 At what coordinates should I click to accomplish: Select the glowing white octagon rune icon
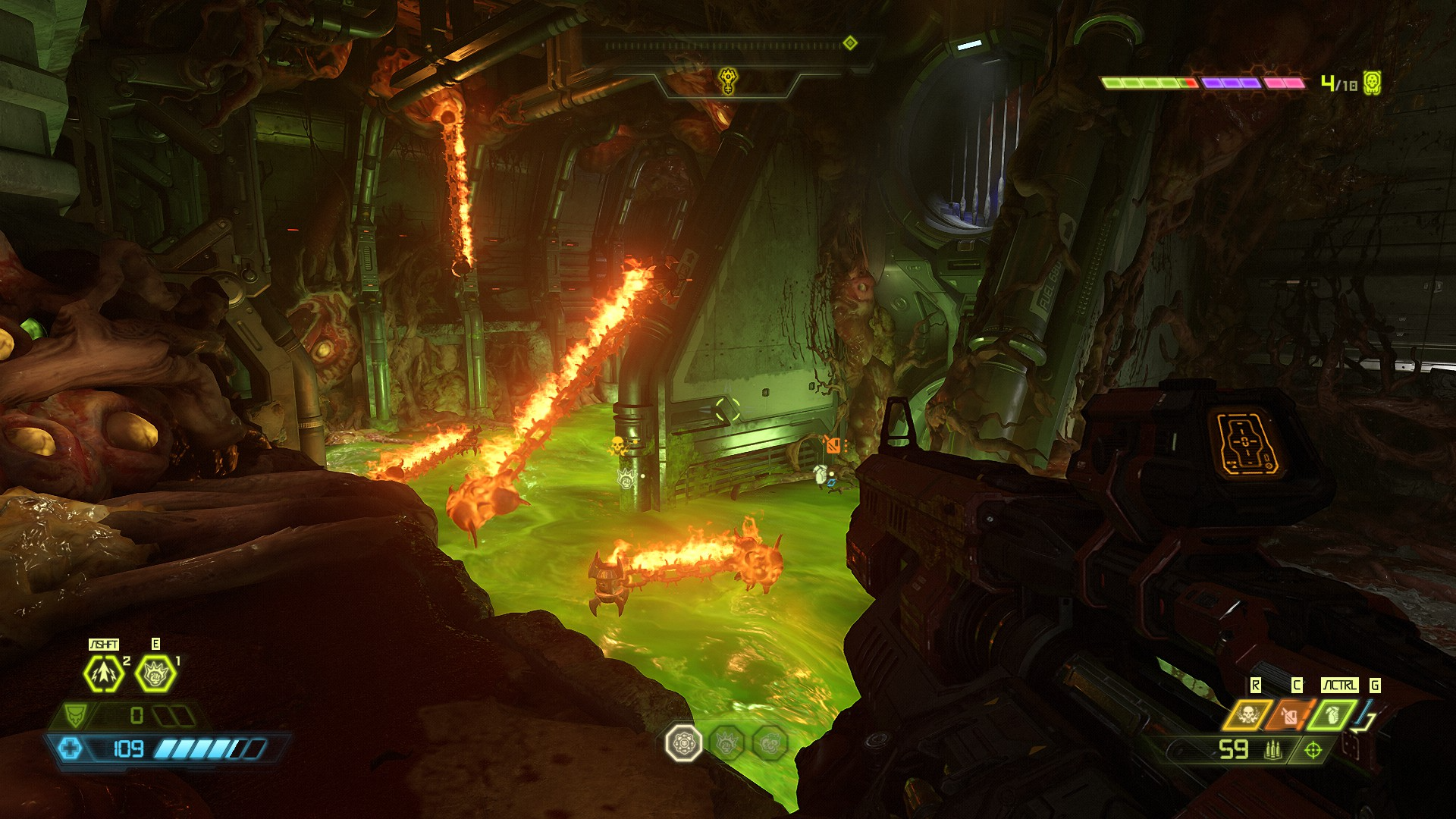tap(683, 743)
